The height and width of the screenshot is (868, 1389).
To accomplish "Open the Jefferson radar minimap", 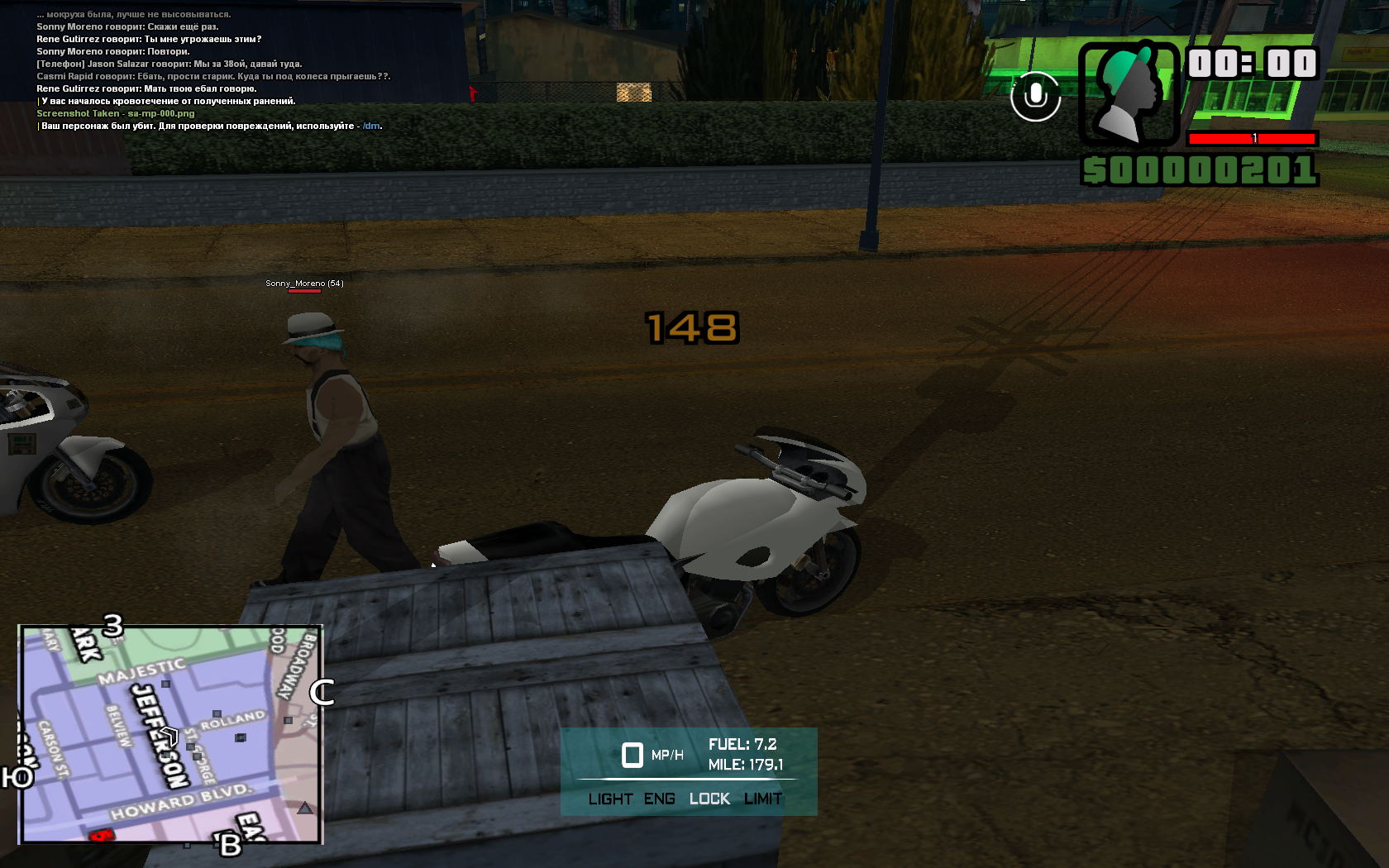I will [x=170, y=734].
